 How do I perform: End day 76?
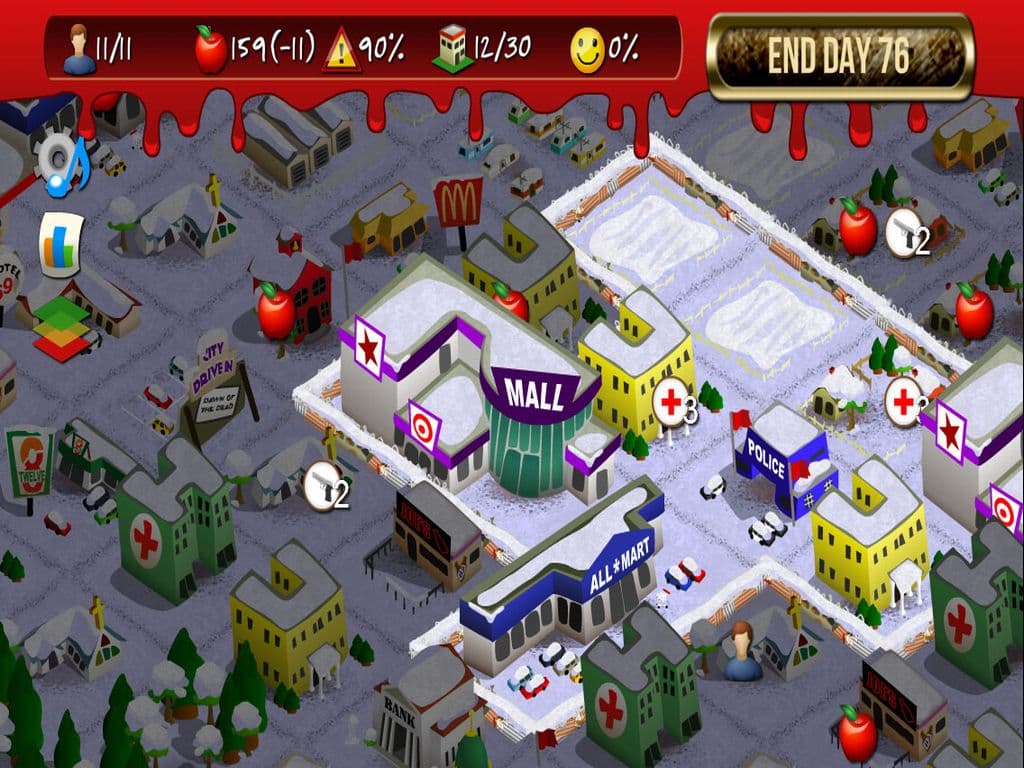840,57
